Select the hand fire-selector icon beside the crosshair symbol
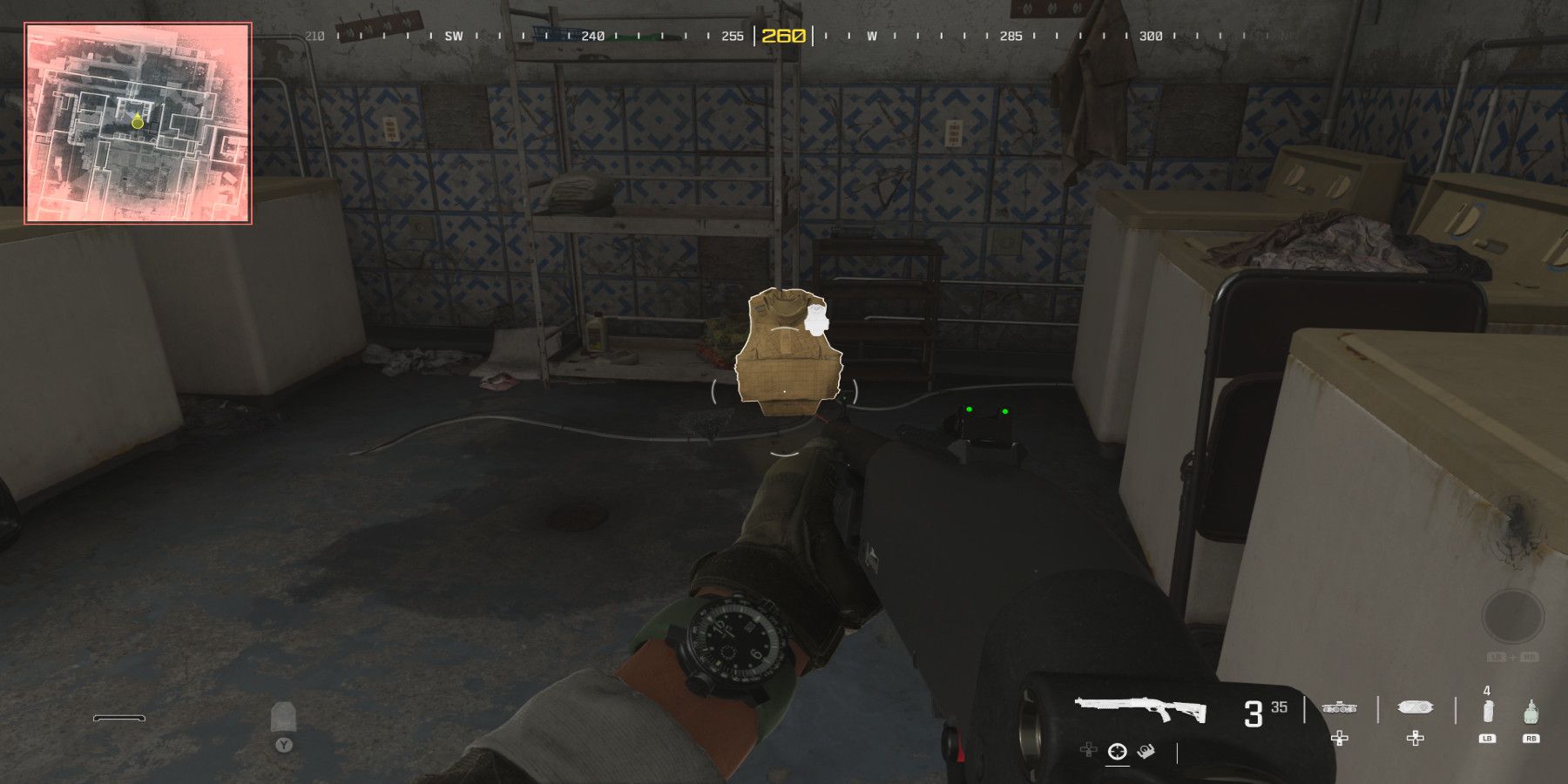The height and width of the screenshot is (784, 1568). [1146, 752]
